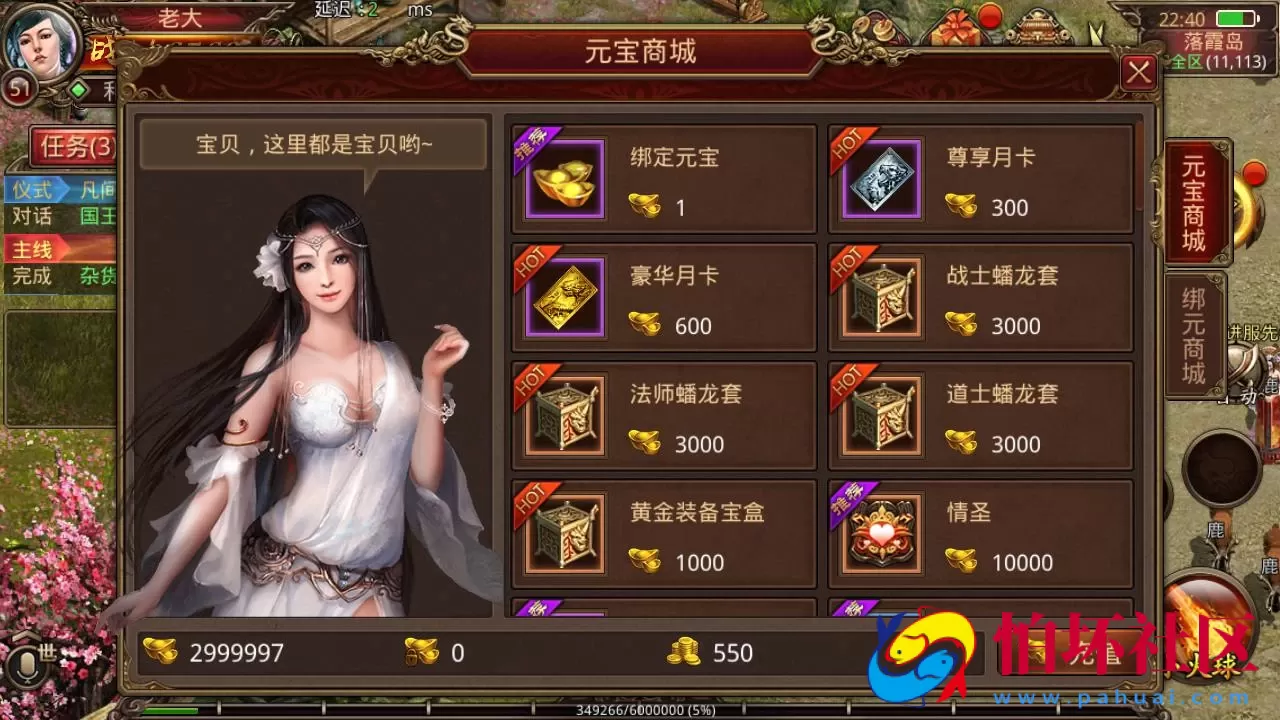1280x720 pixels.
Task: Select the 尊享月卡 card icon
Action: point(881,180)
